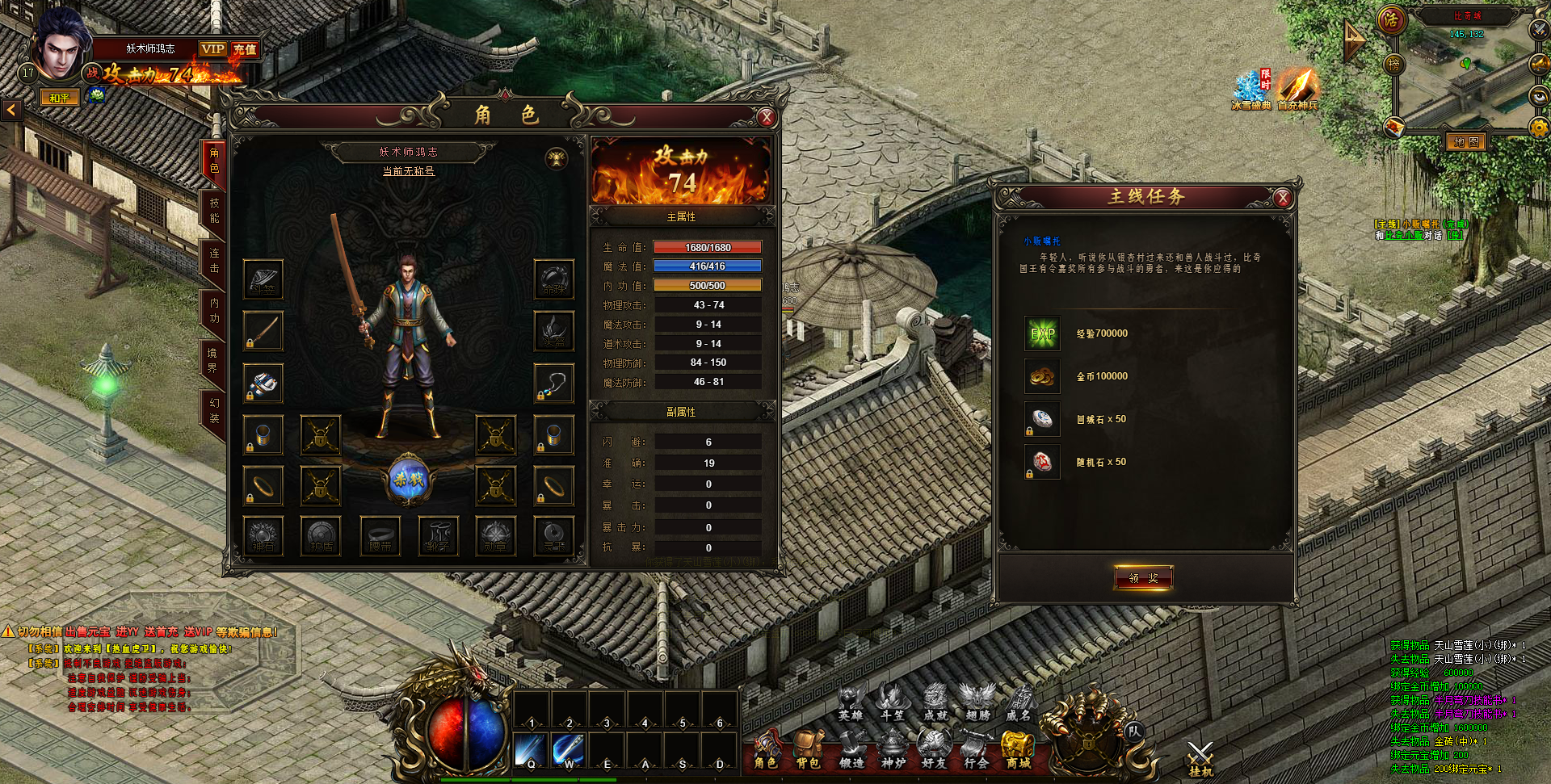Open the 背包 backpack from bottom bar

click(808, 749)
